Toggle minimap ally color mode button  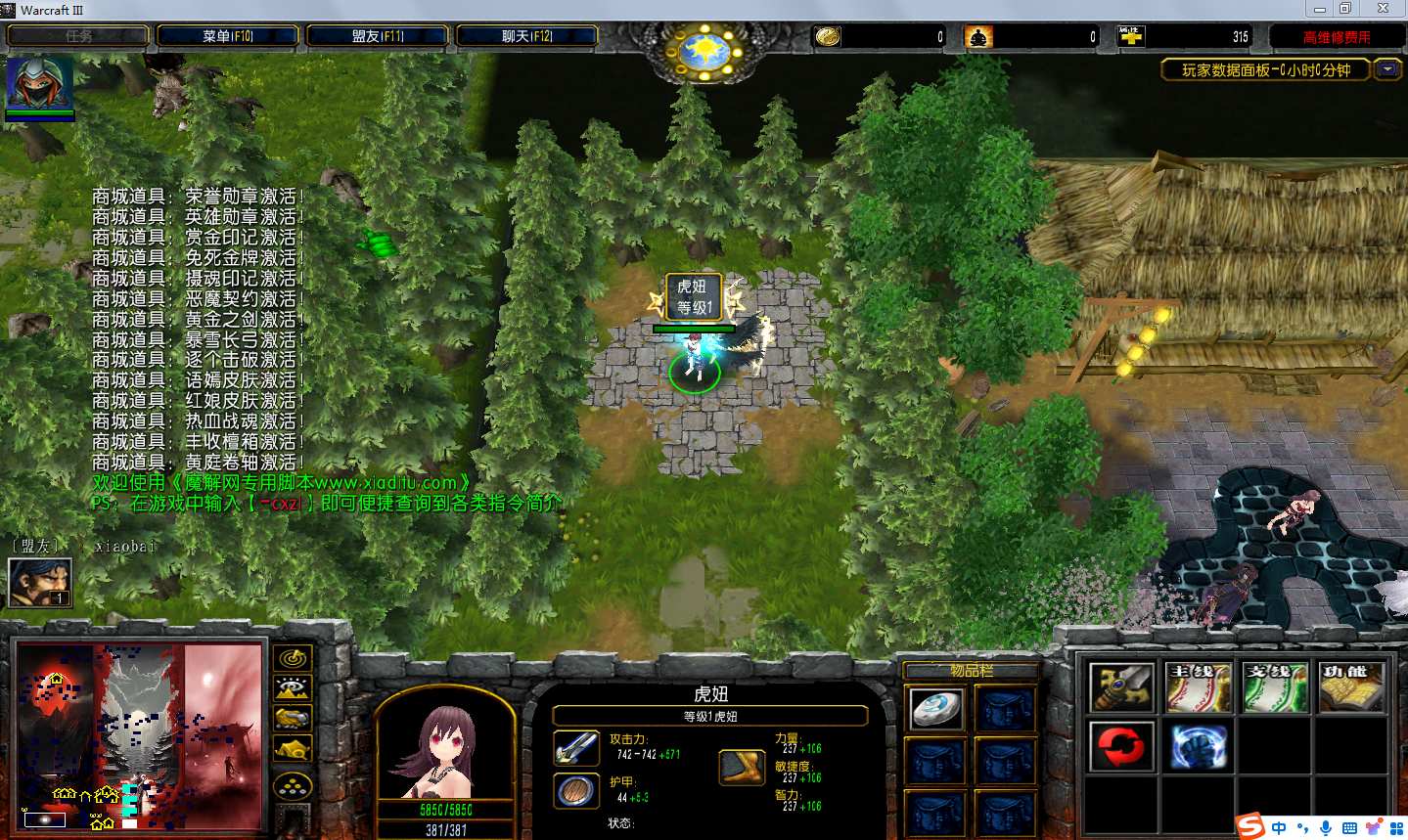(293, 719)
